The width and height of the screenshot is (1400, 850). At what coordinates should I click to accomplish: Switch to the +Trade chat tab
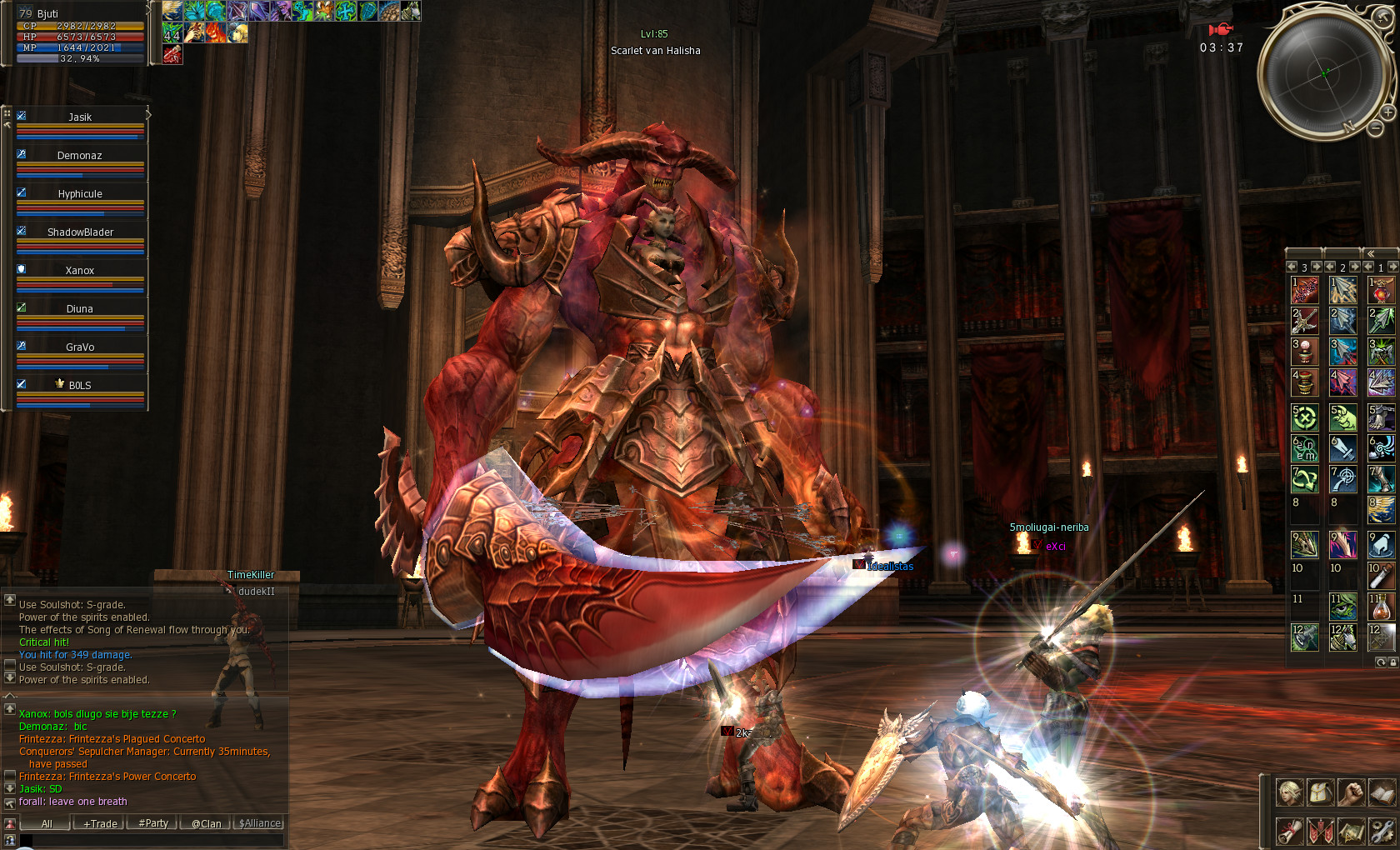100,823
